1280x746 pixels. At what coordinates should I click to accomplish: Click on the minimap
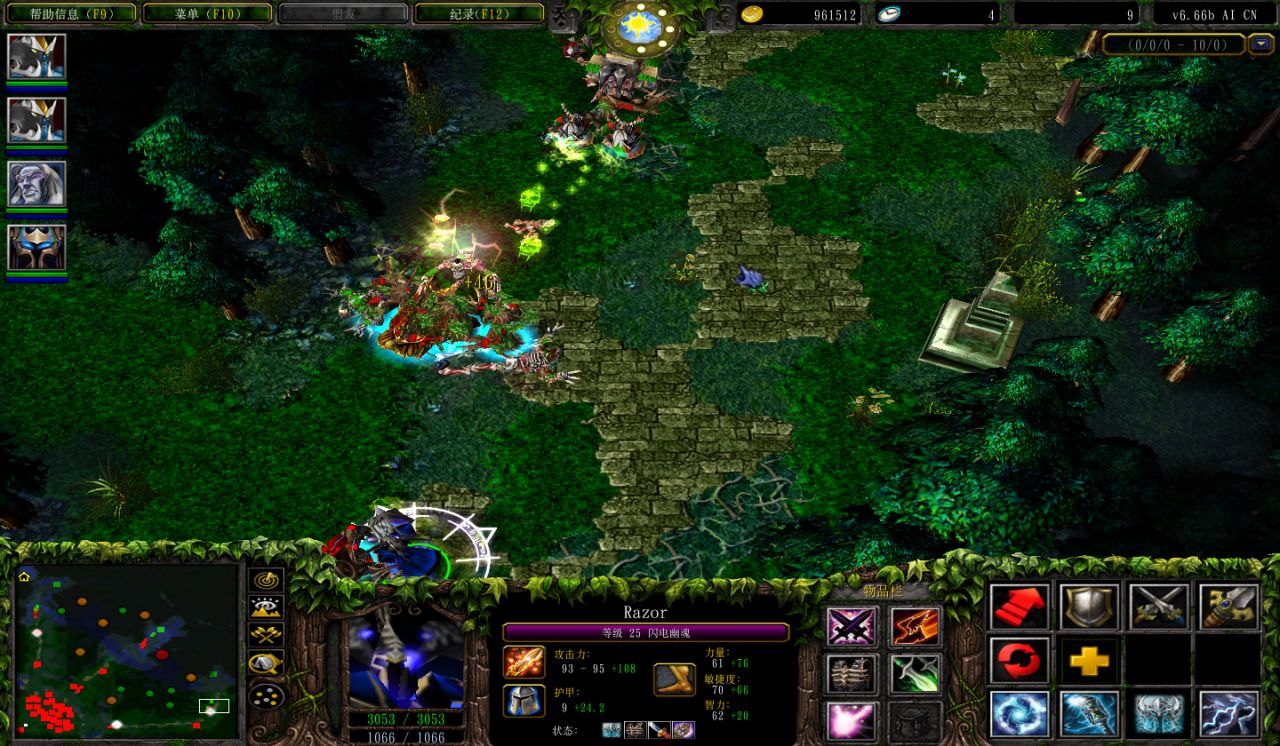point(126,650)
